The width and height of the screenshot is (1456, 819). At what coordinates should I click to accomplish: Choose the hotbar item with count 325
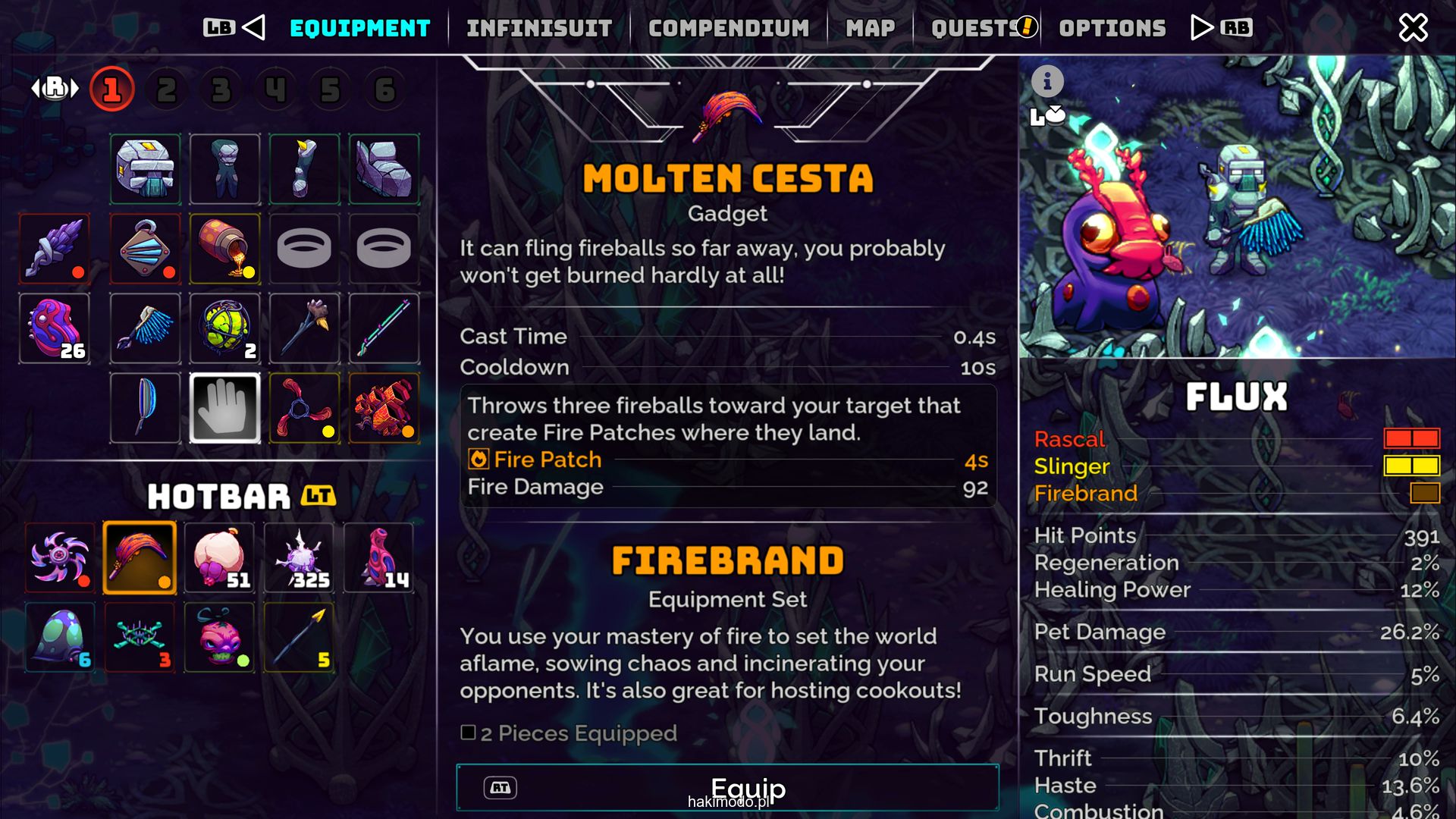300,557
